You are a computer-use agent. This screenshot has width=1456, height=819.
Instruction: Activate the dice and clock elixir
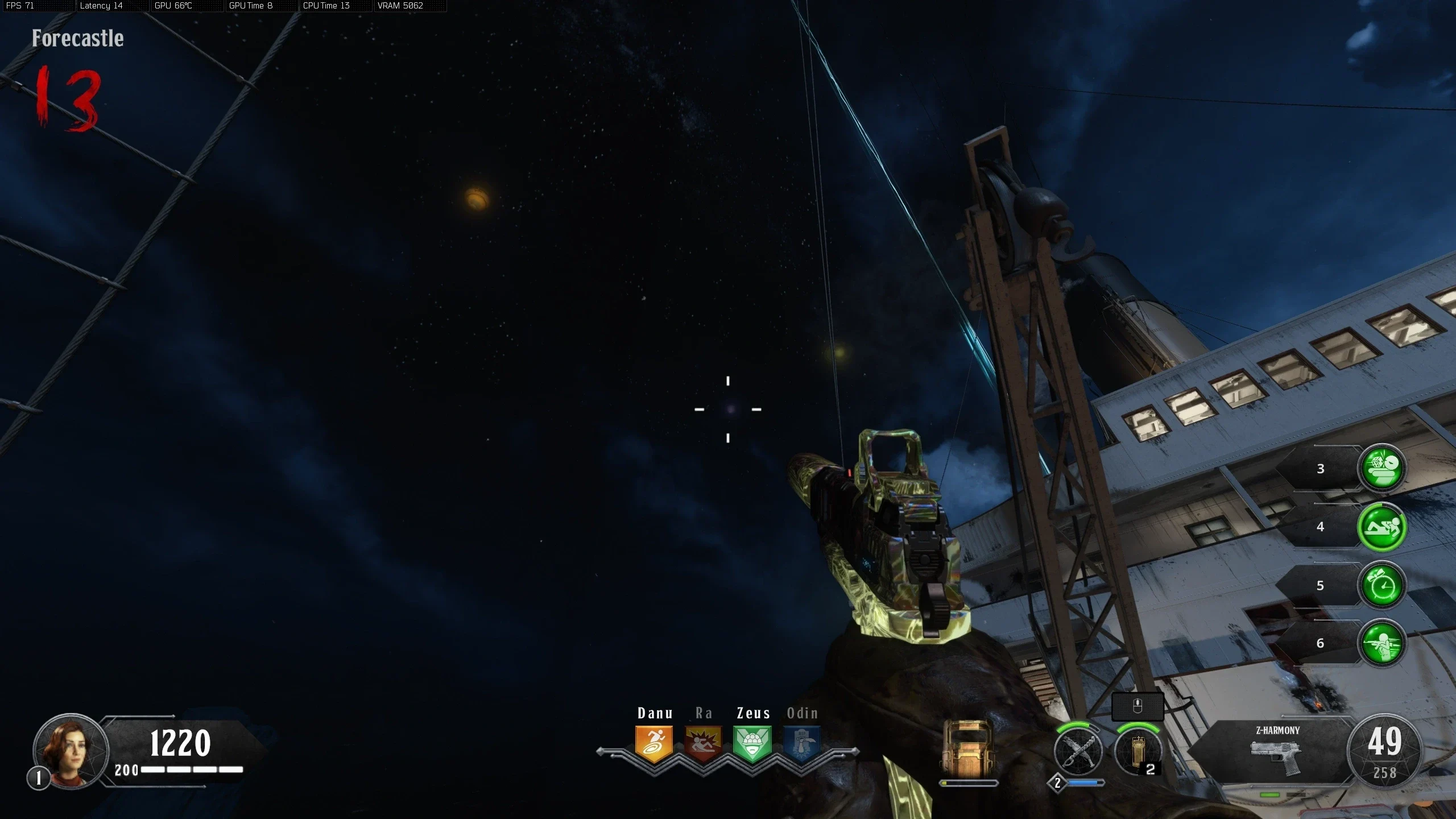click(x=1381, y=469)
